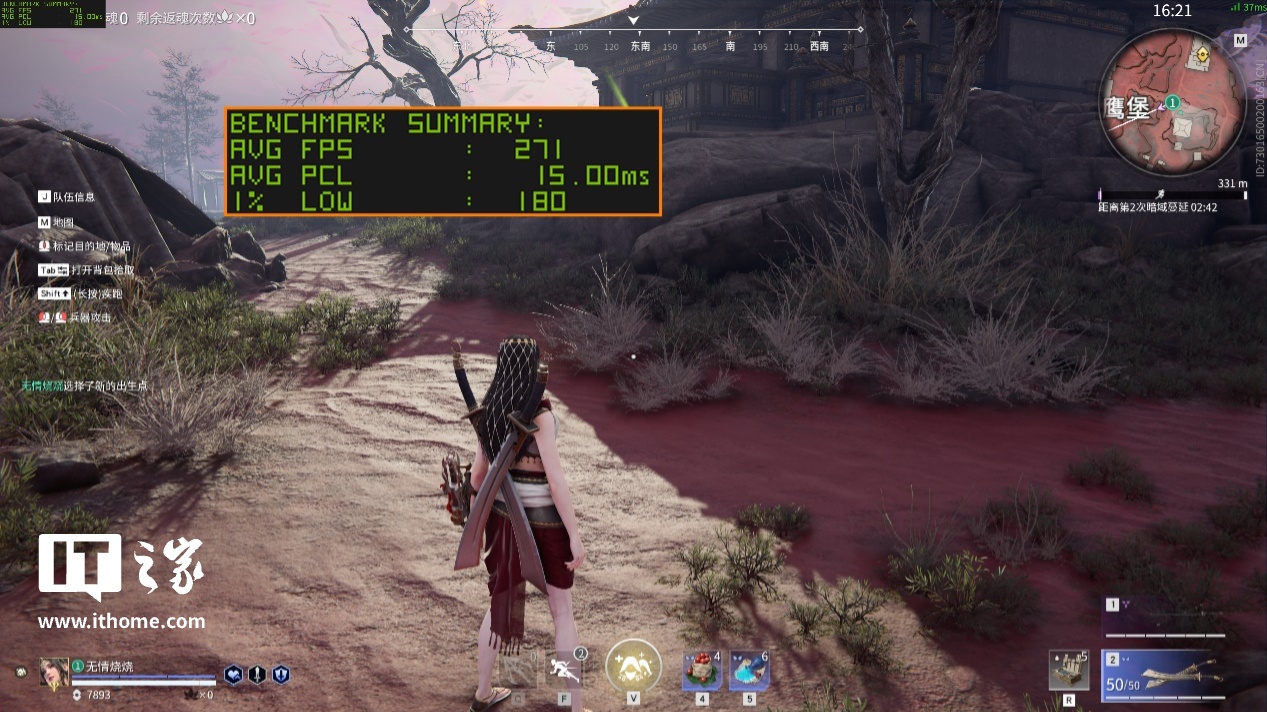The width and height of the screenshot is (1267, 712).
Task: Select the blue sword hexagon buff icon
Action: (x=257, y=675)
